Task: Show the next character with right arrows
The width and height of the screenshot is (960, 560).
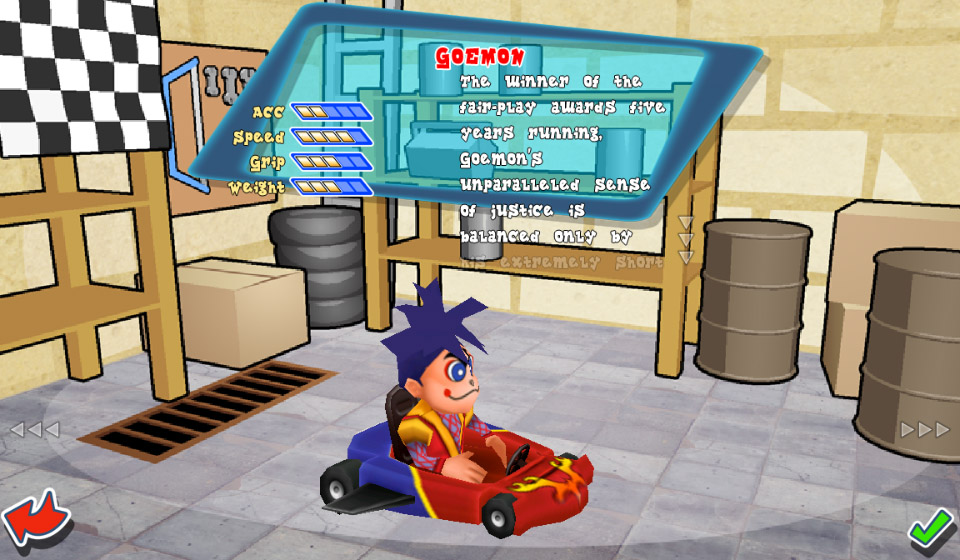Action: click(924, 430)
